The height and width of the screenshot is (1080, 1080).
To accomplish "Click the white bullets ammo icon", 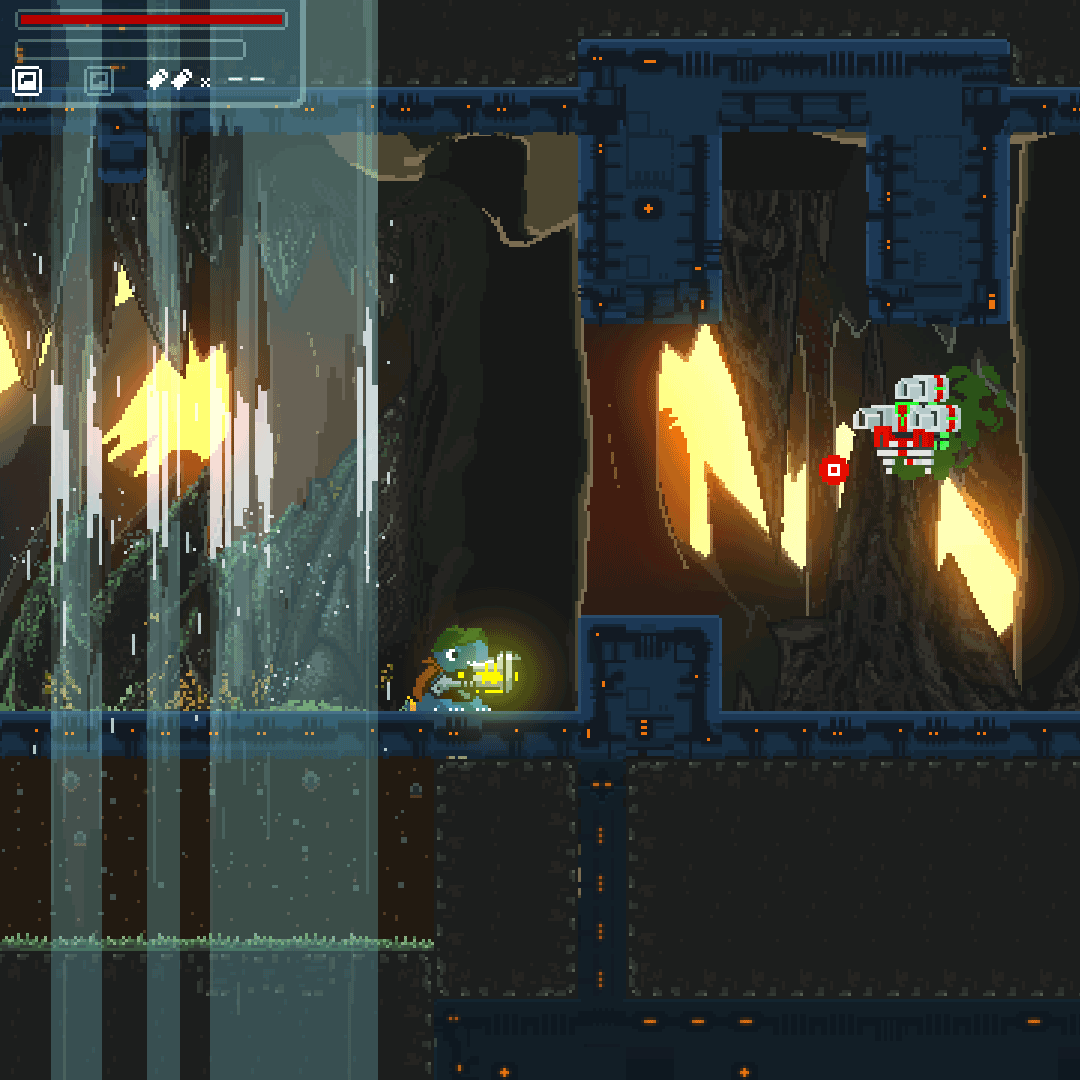I will coord(170,80).
